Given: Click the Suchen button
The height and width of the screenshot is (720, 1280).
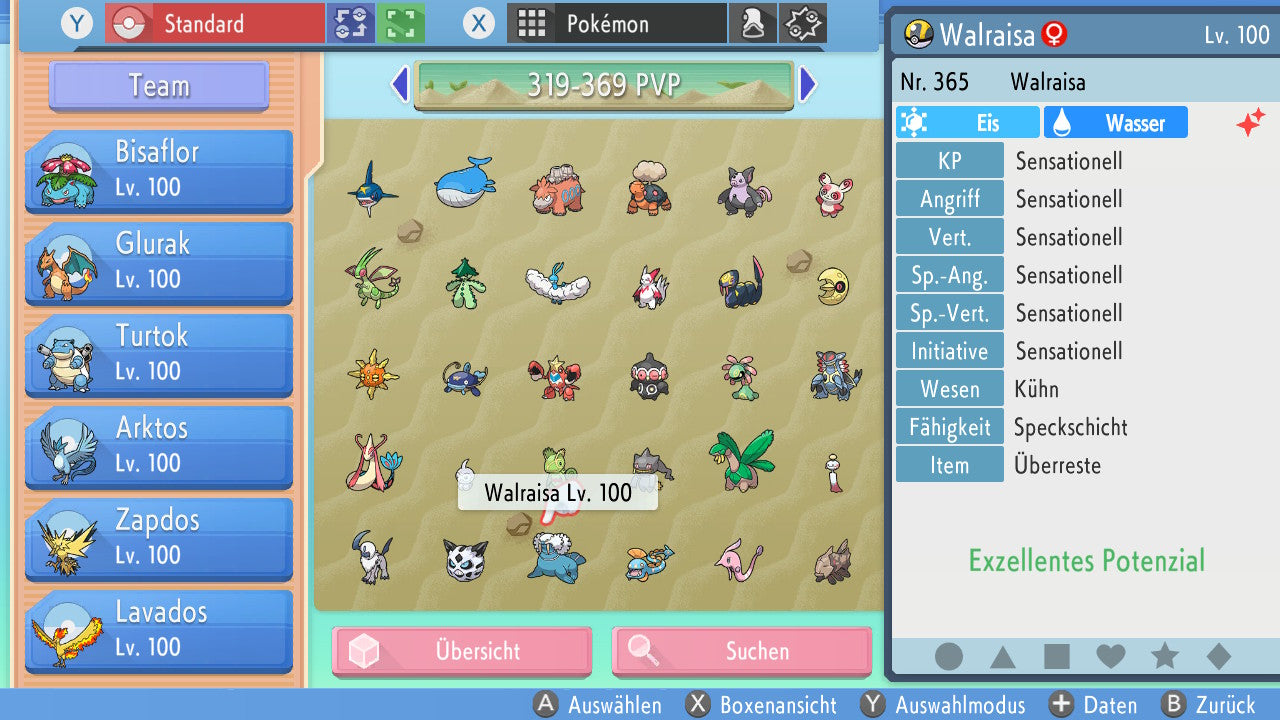Looking at the screenshot, I should pyautogui.click(x=740, y=651).
